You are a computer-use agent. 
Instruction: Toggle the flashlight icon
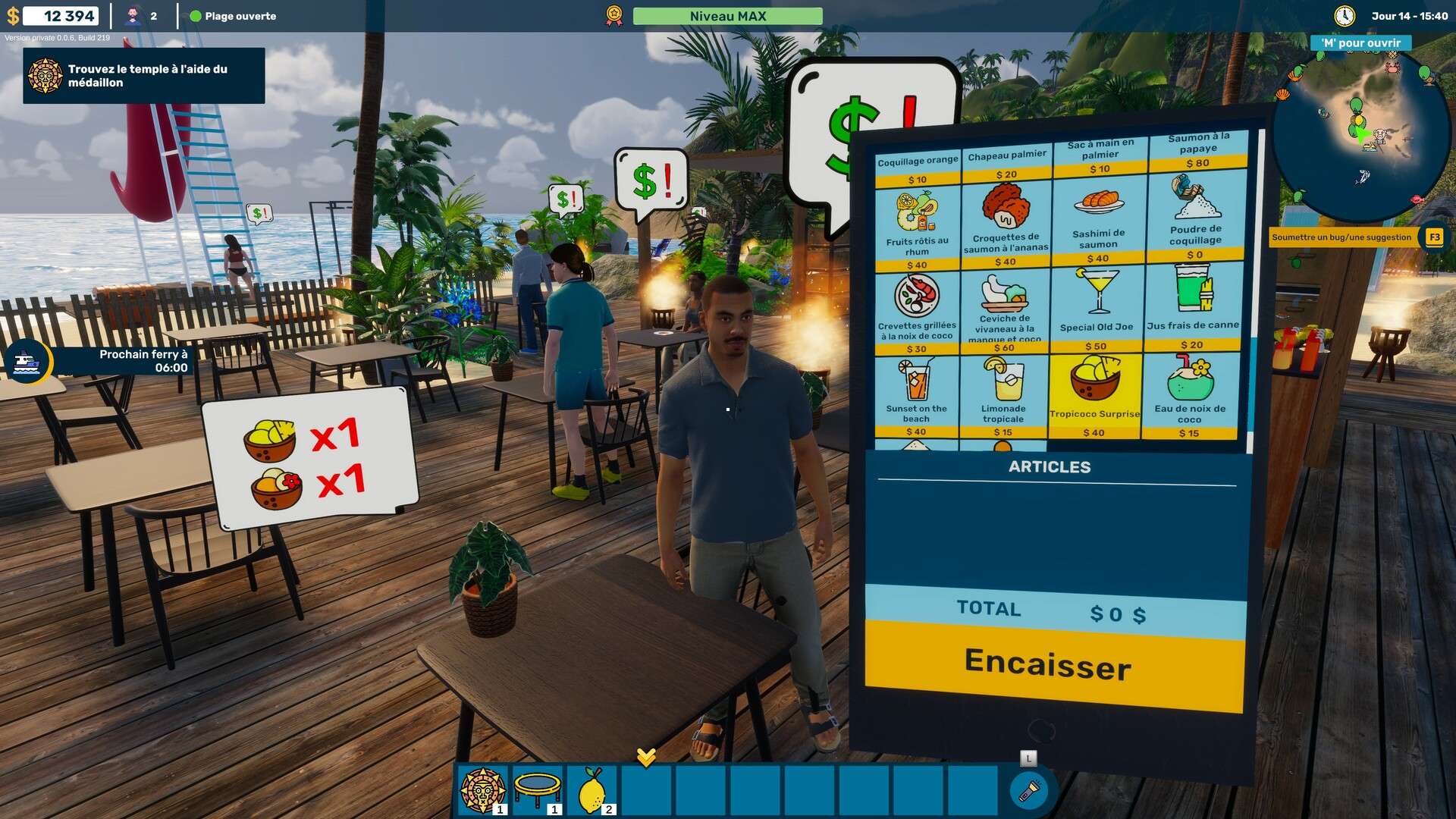[1029, 791]
